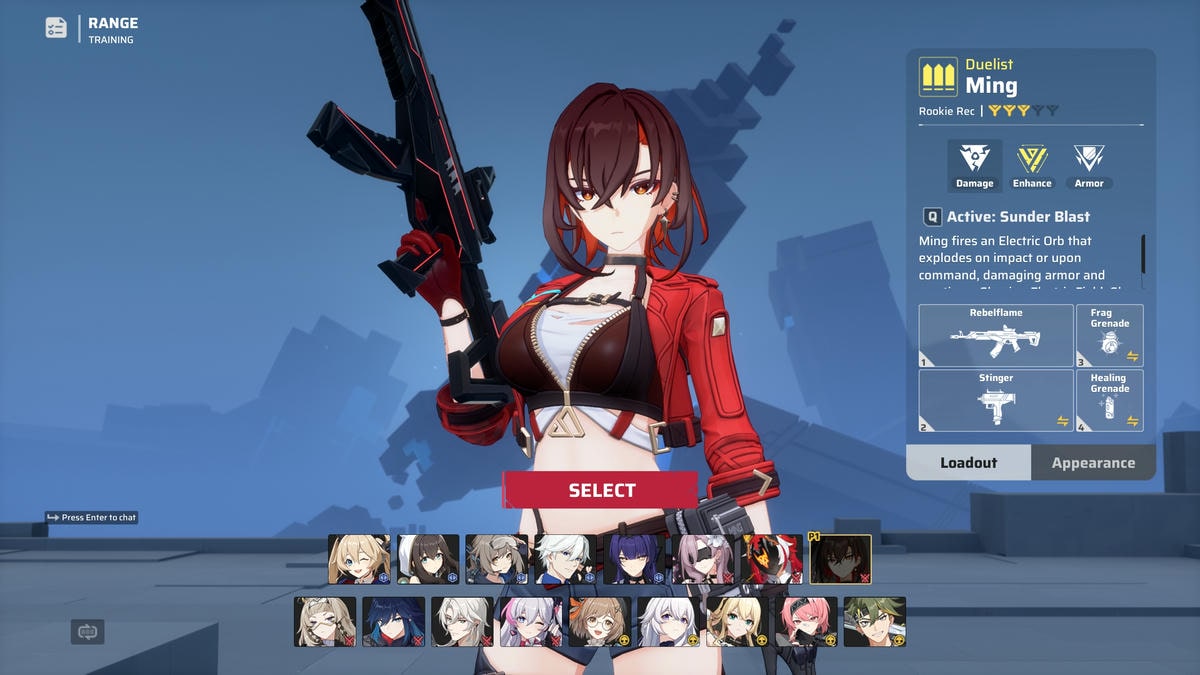1200x675 pixels.
Task: Open the Range training checklist icon
Action: pos(56,28)
